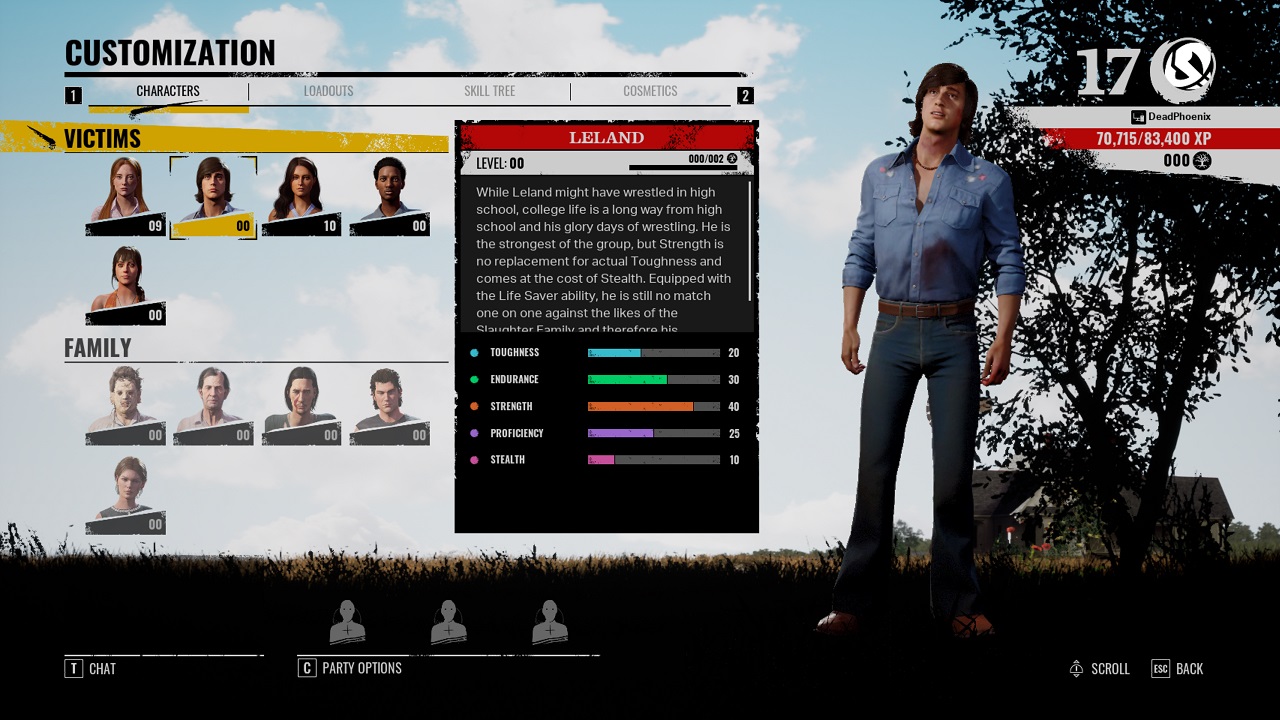Select the Characters tab

click(x=168, y=91)
